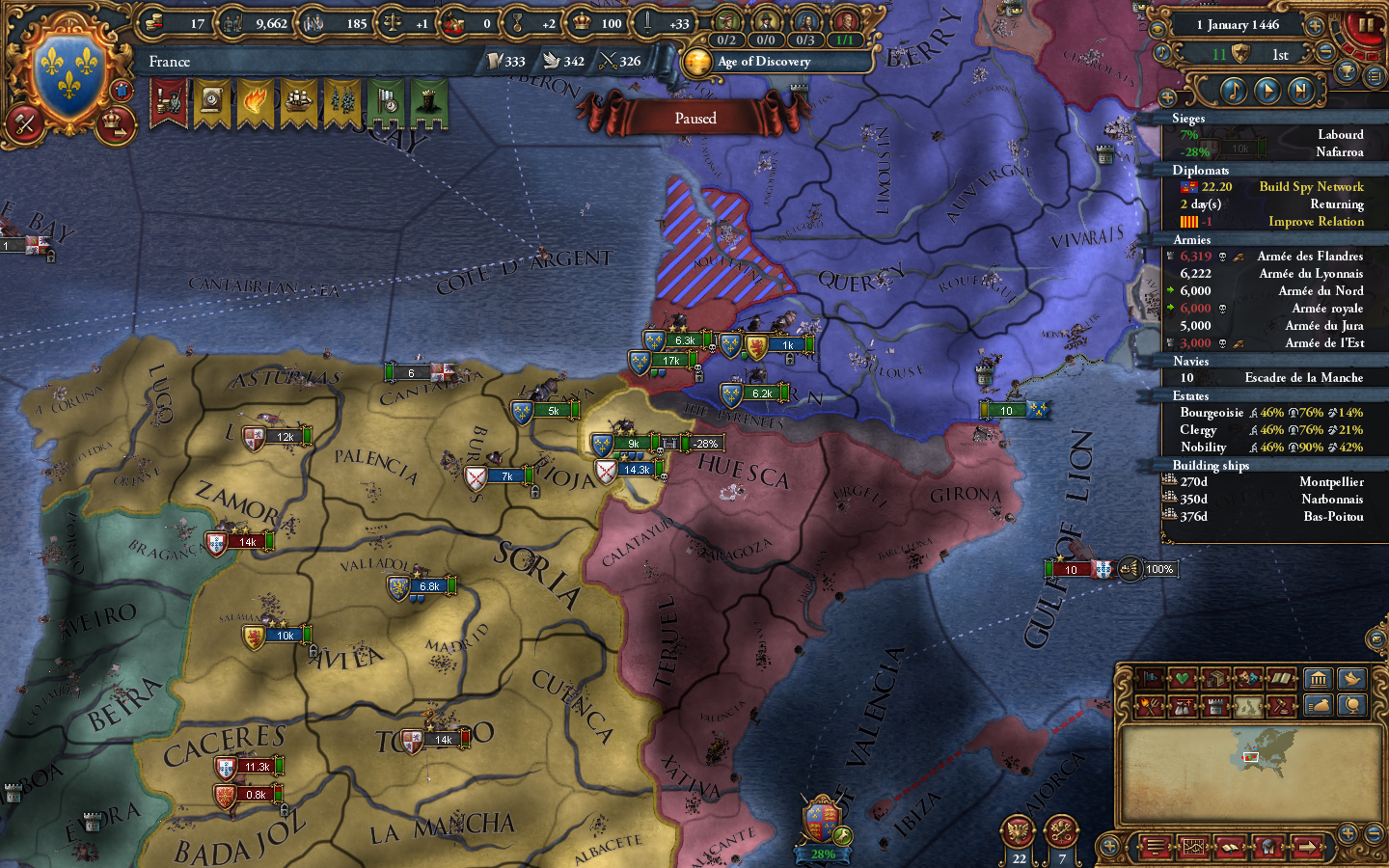This screenshot has width=1389, height=868.
Task: Open the economy panel (moneybag blue icon)
Action: pos(1319,705)
